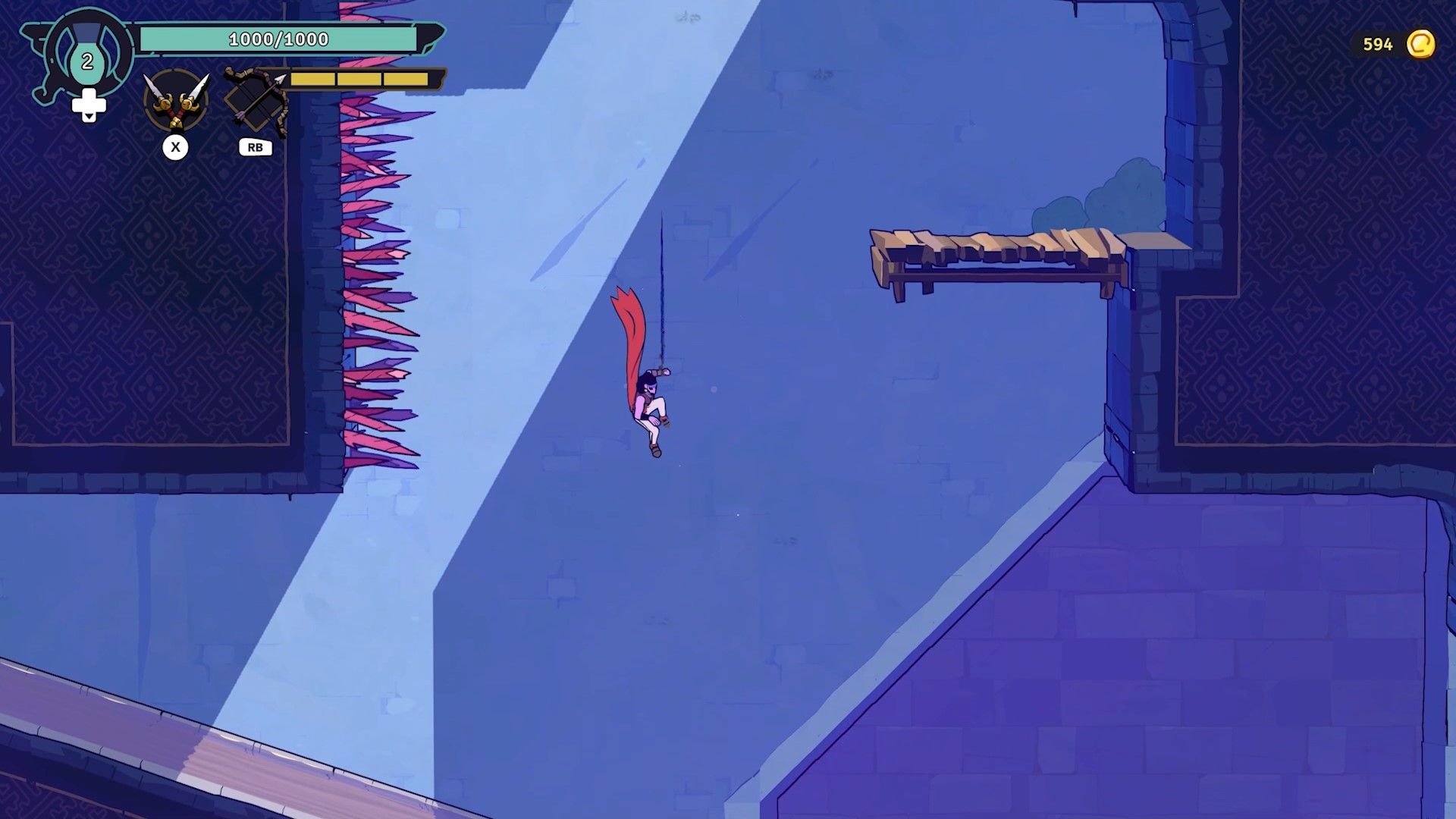Toggle the first yellow charge segment

click(x=314, y=77)
